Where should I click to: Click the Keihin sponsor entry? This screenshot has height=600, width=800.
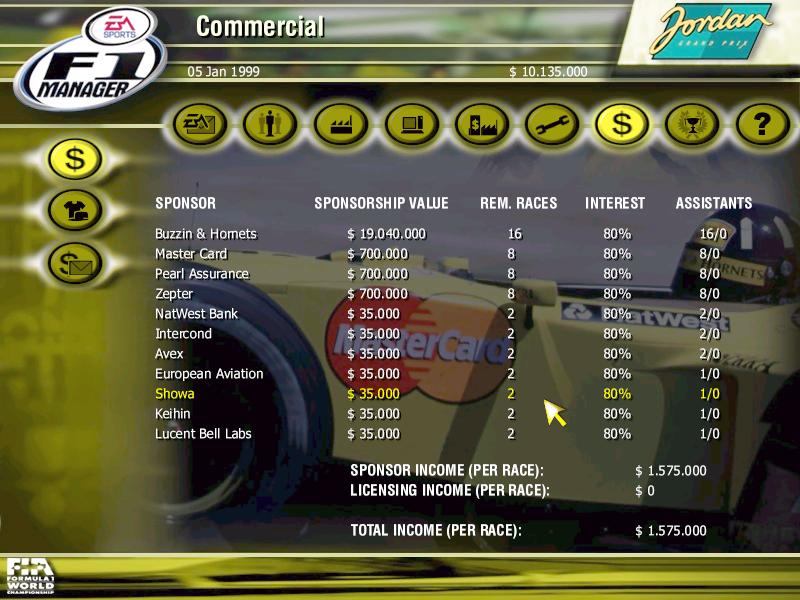[x=172, y=414]
